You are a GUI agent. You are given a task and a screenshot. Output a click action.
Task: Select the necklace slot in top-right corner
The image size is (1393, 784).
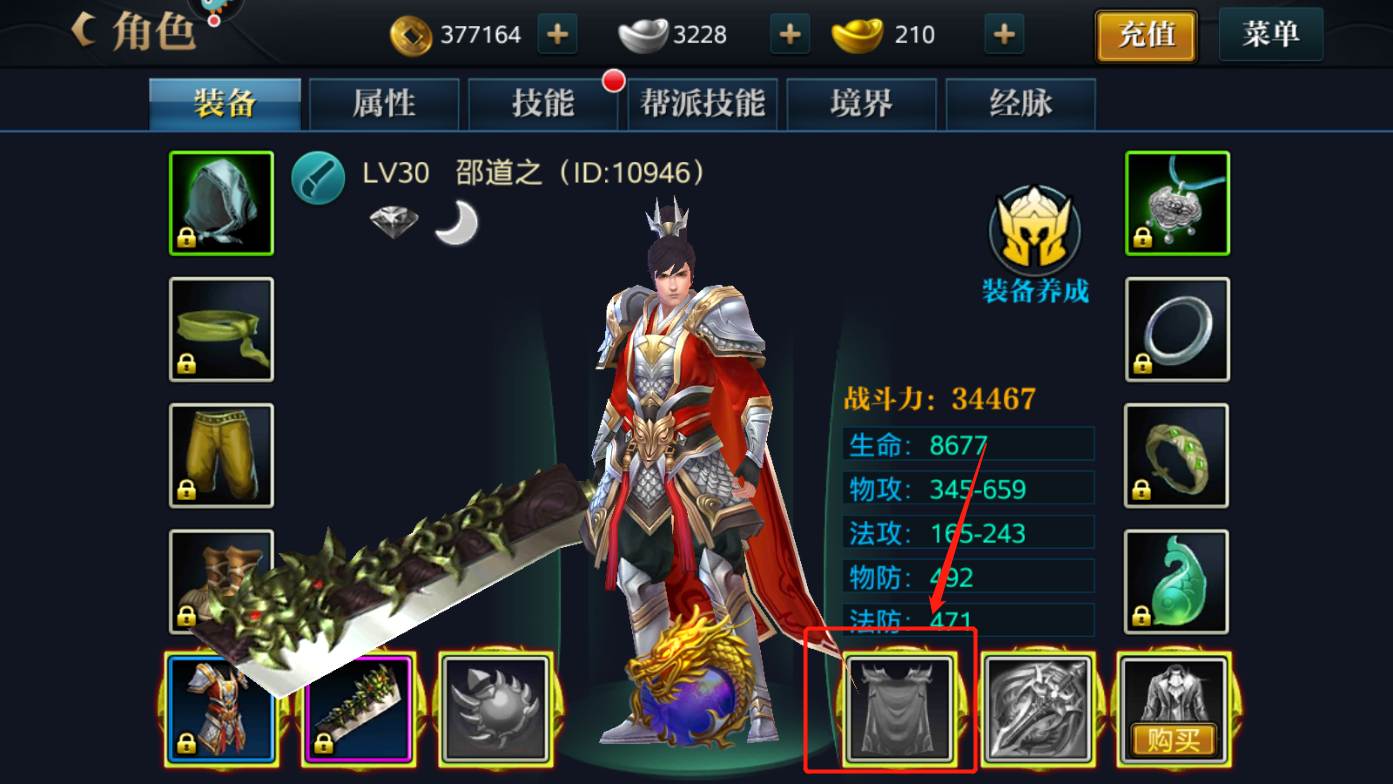point(1176,203)
